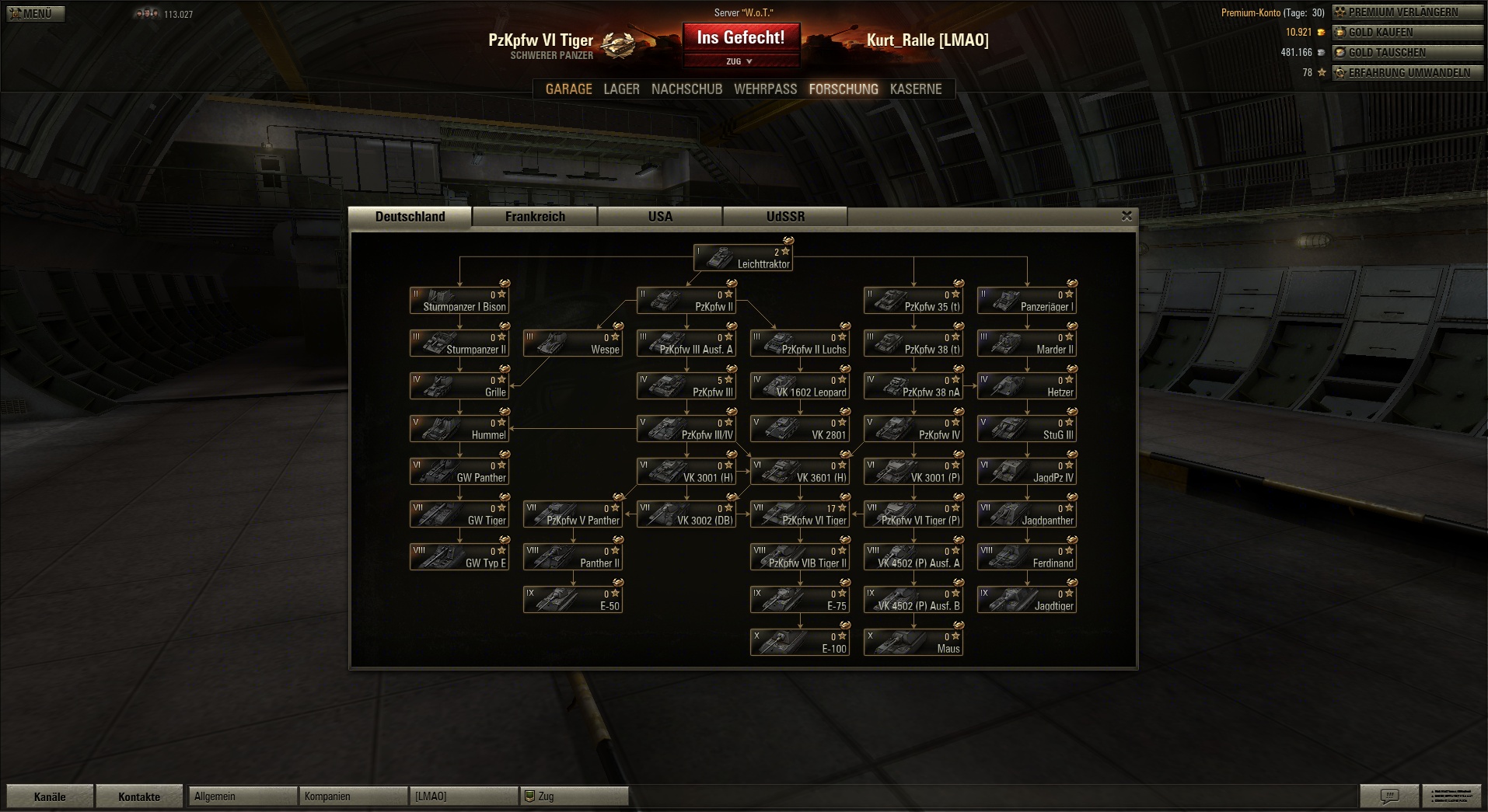Switch to the USA tech tree tab
Viewport: 1488px width, 812px height.
[x=660, y=217]
